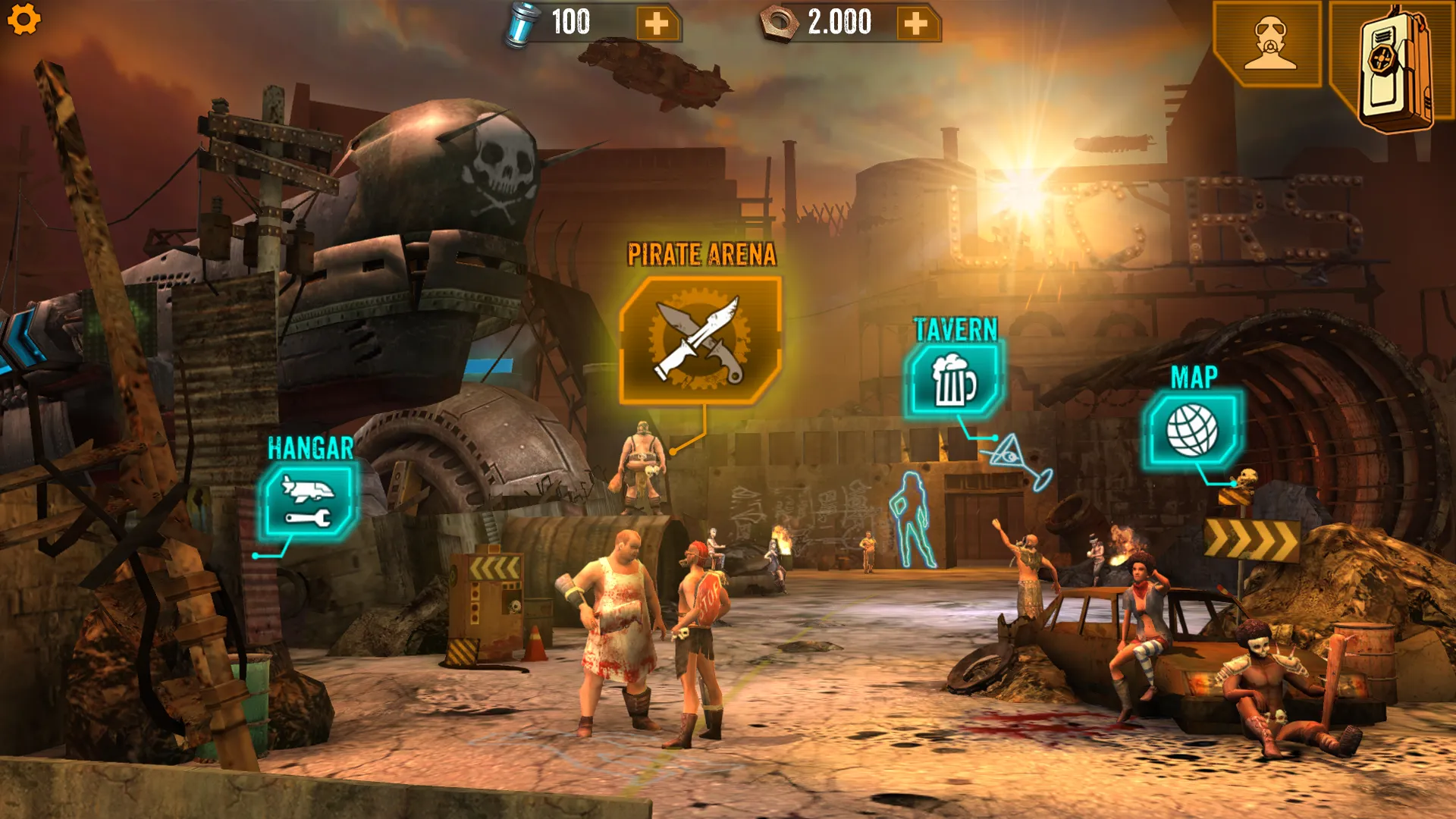Open the settings gear icon

24,19
